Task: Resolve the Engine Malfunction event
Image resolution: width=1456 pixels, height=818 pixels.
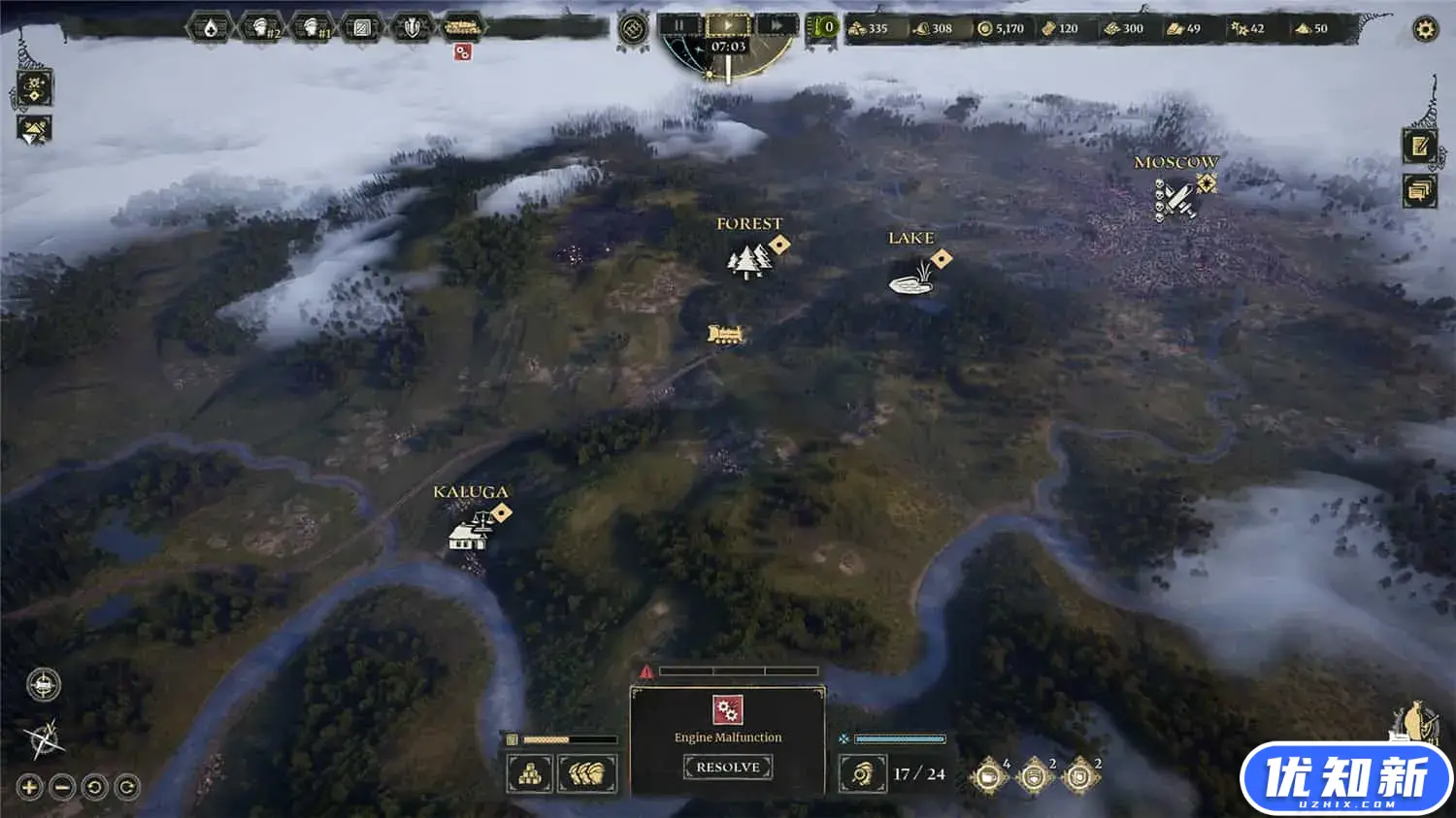Action: 728,767
